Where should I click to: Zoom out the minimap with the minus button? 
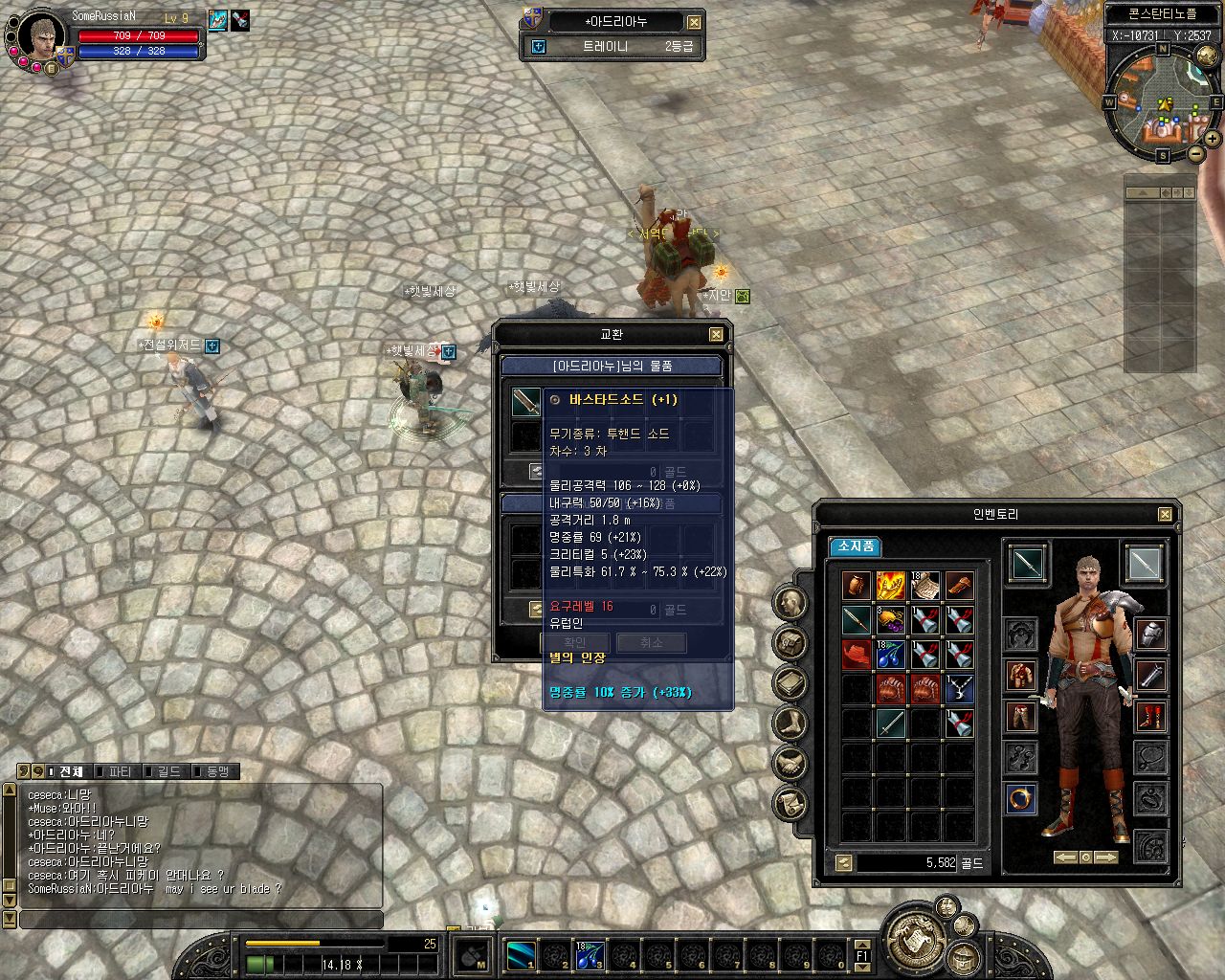[x=1196, y=153]
